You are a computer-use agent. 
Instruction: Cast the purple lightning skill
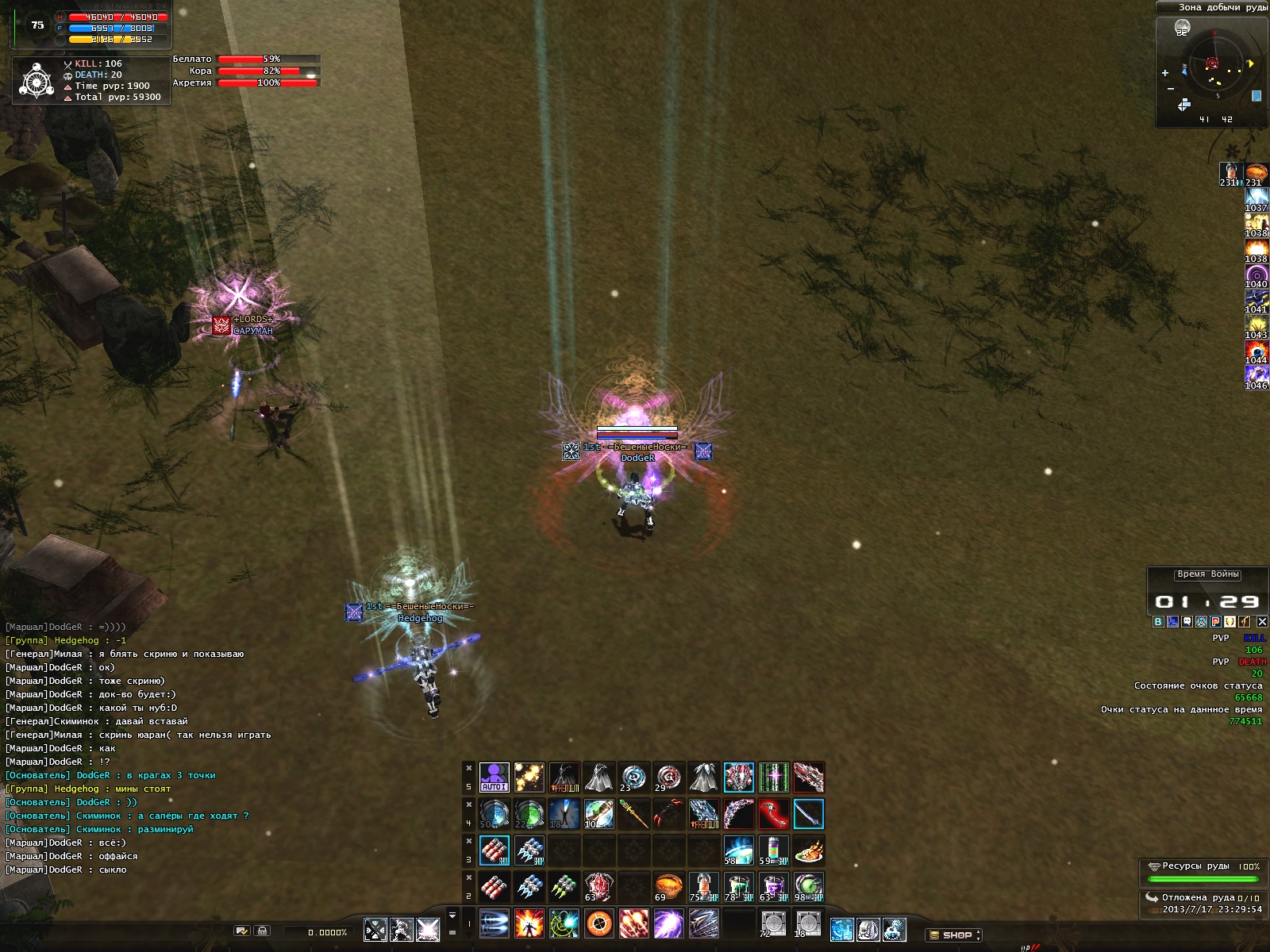(x=668, y=924)
